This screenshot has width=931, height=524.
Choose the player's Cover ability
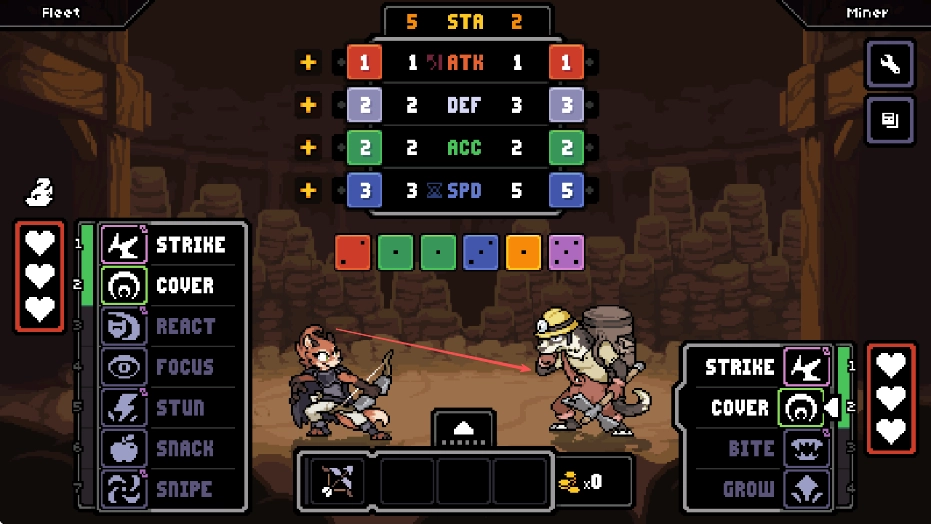171,286
